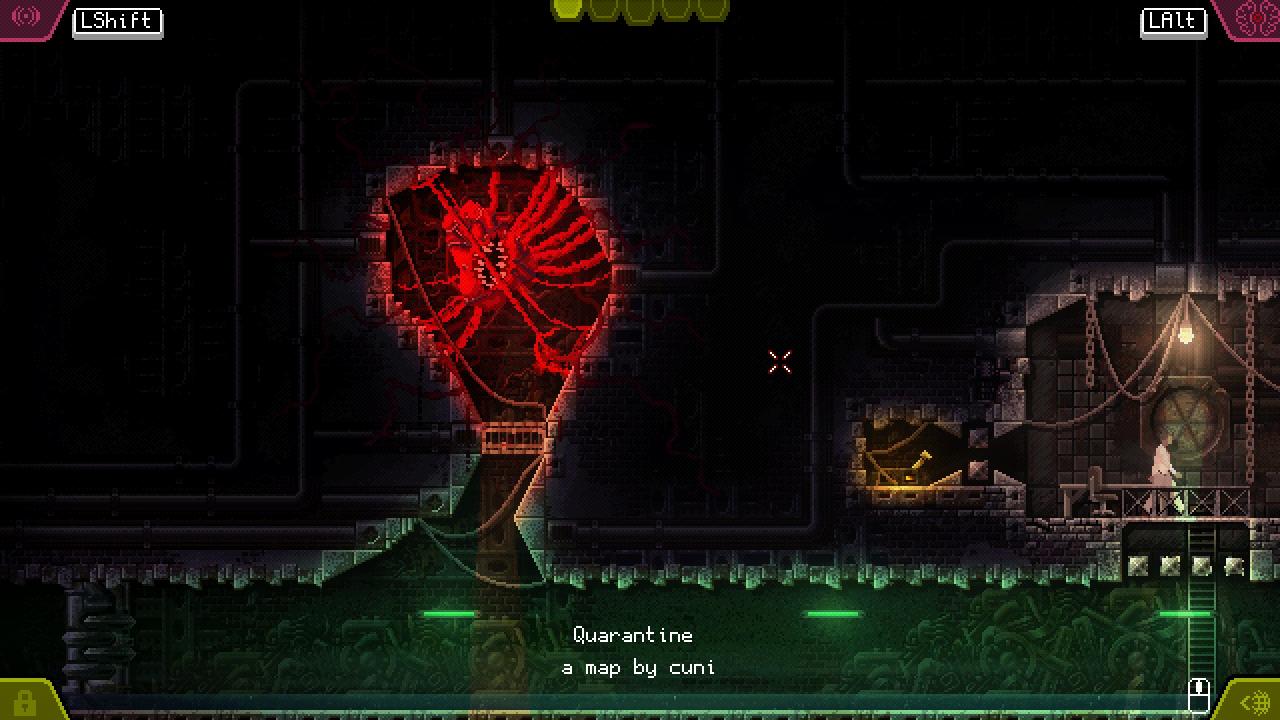Select the echolocation roar ability icon

pos(26,16)
